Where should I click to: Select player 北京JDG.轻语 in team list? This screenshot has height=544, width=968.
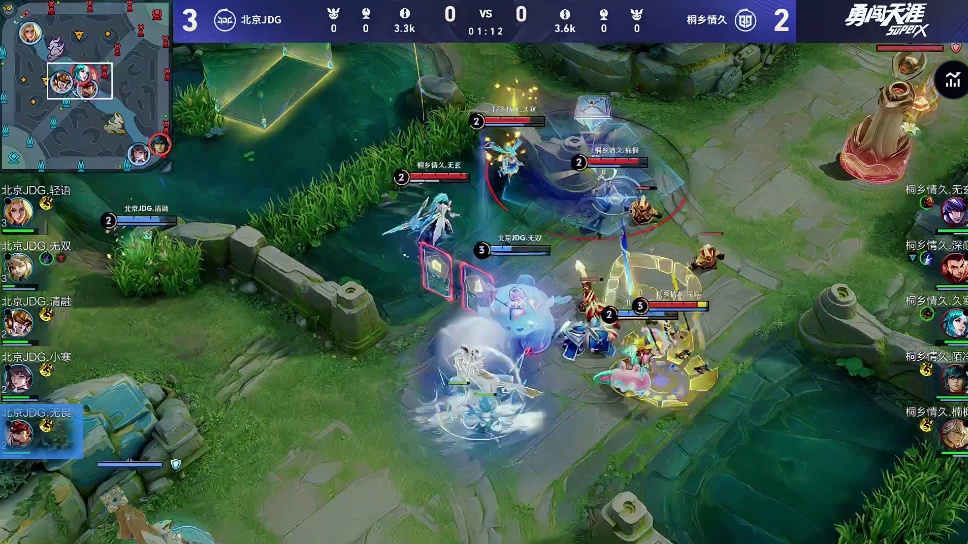17,212
